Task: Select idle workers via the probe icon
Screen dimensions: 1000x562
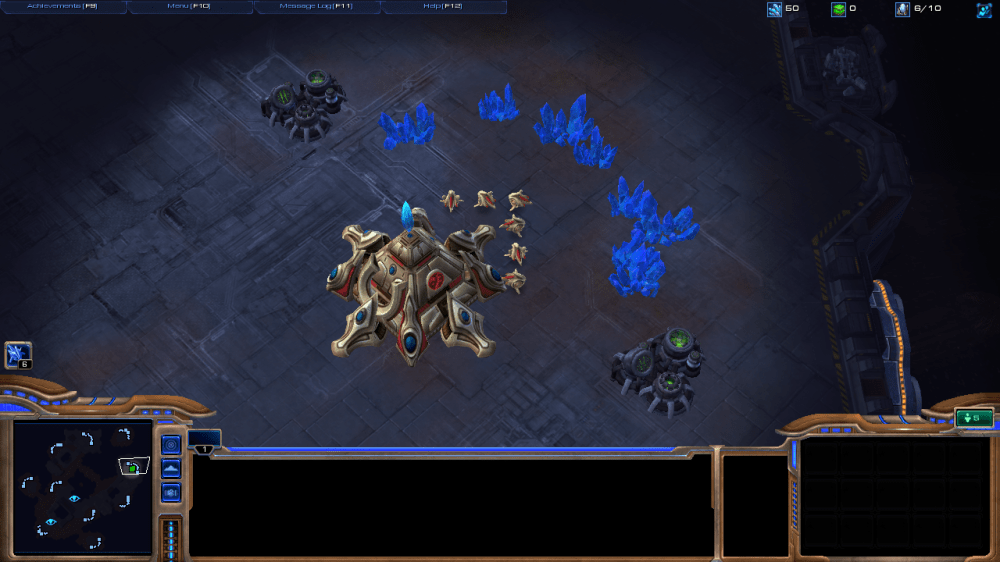Action: click(18, 354)
